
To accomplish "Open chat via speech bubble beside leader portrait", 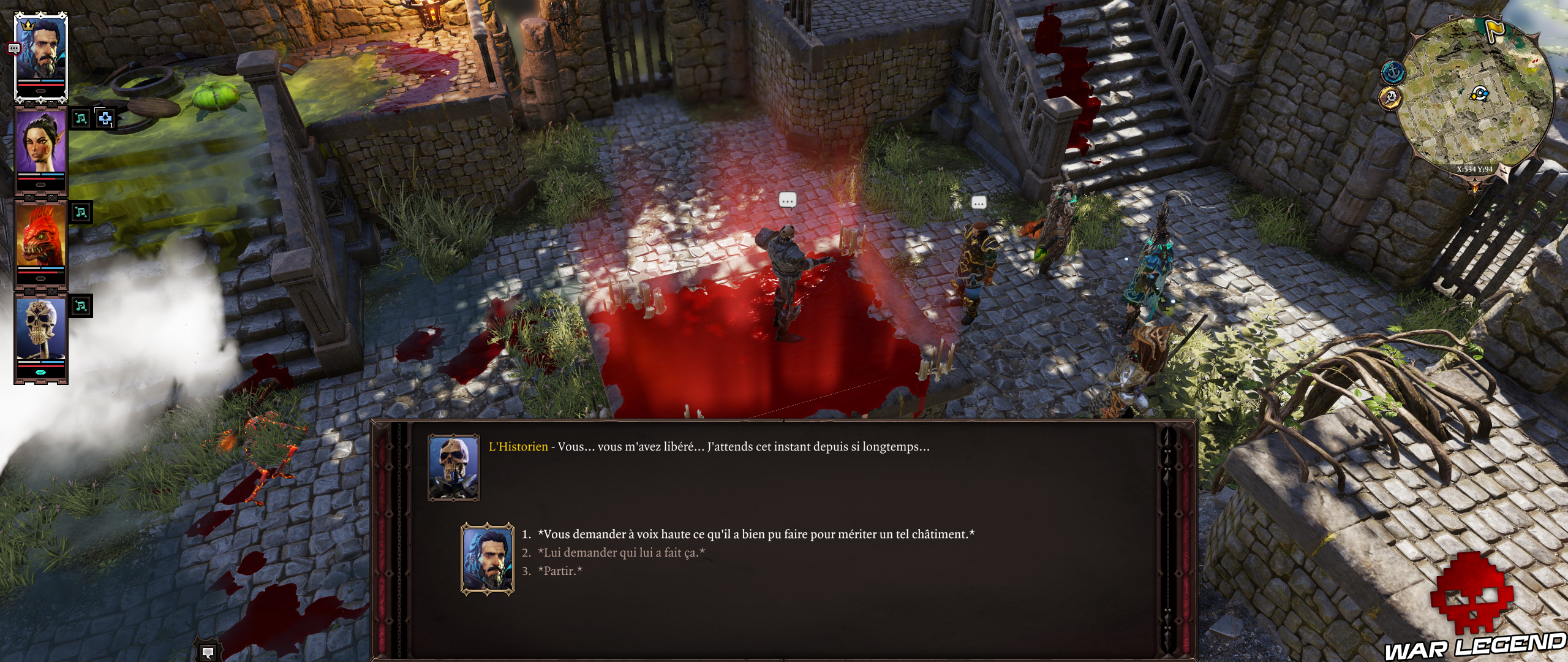I will [x=13, y=47].
